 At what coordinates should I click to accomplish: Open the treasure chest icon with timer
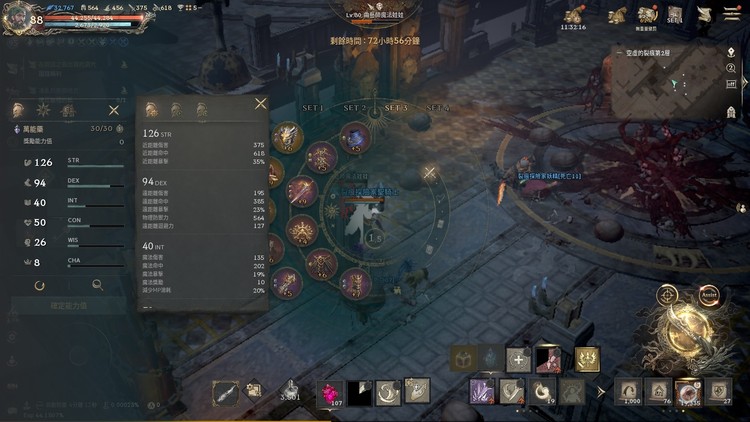pyautogui.click(x=574, y=15)
